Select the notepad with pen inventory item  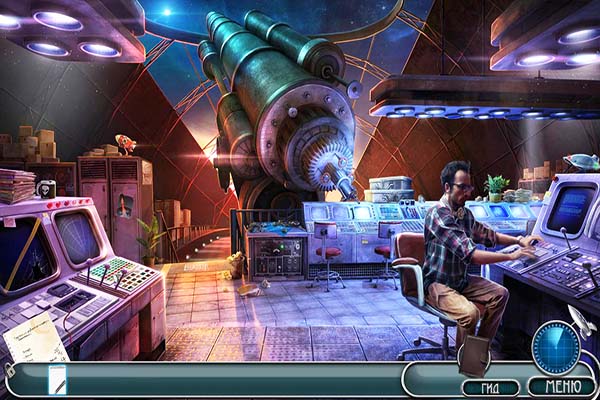point(57,378)
